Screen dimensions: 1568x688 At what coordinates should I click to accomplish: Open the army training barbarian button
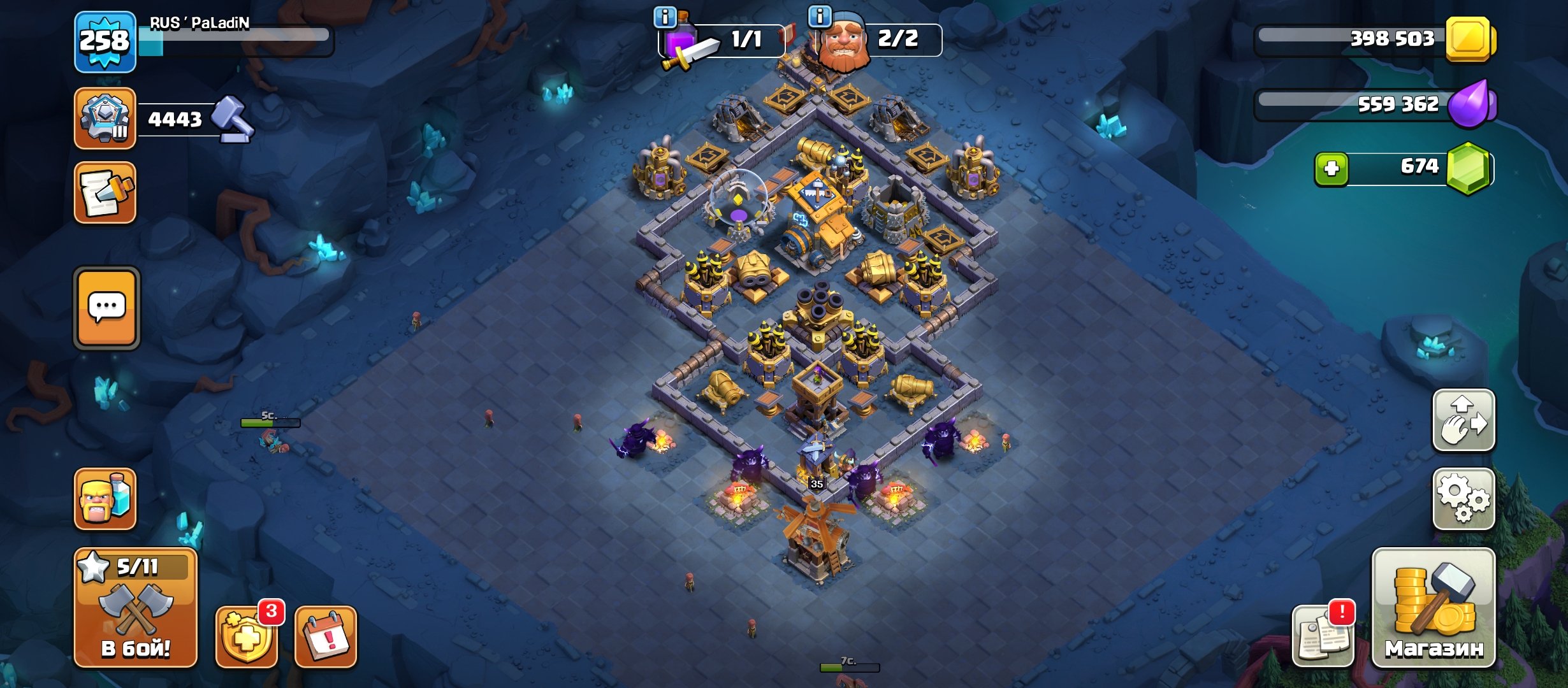click(x=105, y=499)
